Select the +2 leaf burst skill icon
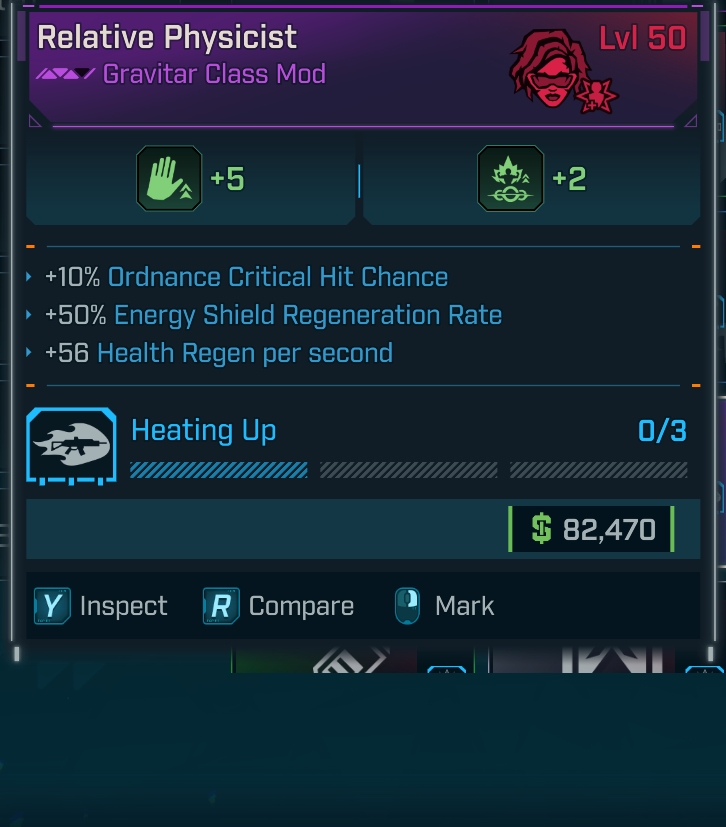This screenshot has height=827, width=726. point(511,179)
